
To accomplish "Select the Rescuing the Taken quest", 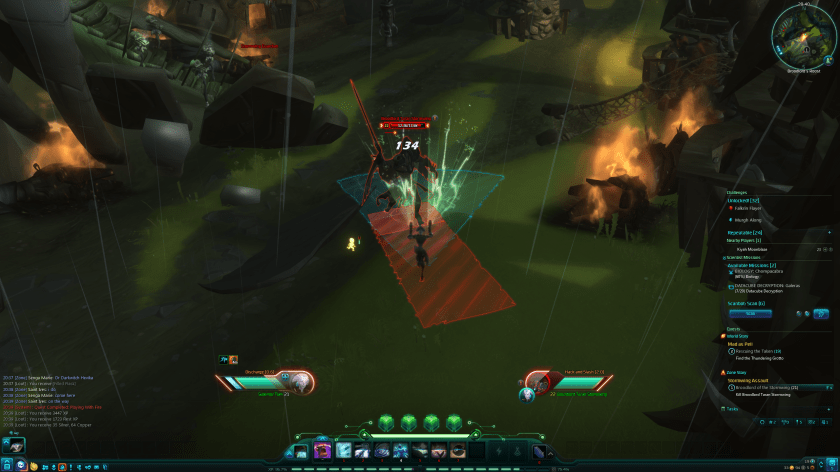I will [x=761, y=351].
